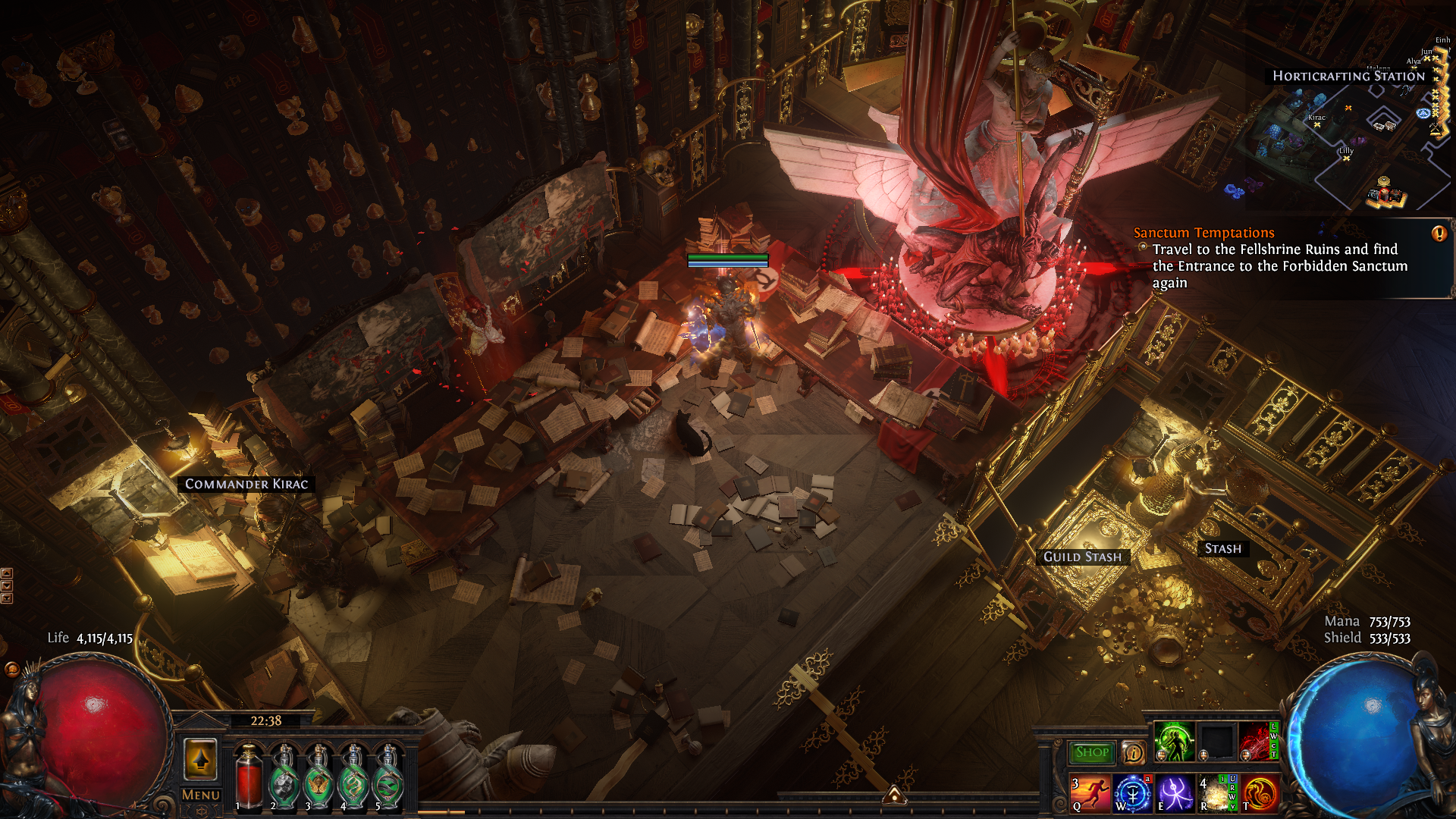Select the green silhouette aura skill
1456x819 pixels.
(1174, 741)
